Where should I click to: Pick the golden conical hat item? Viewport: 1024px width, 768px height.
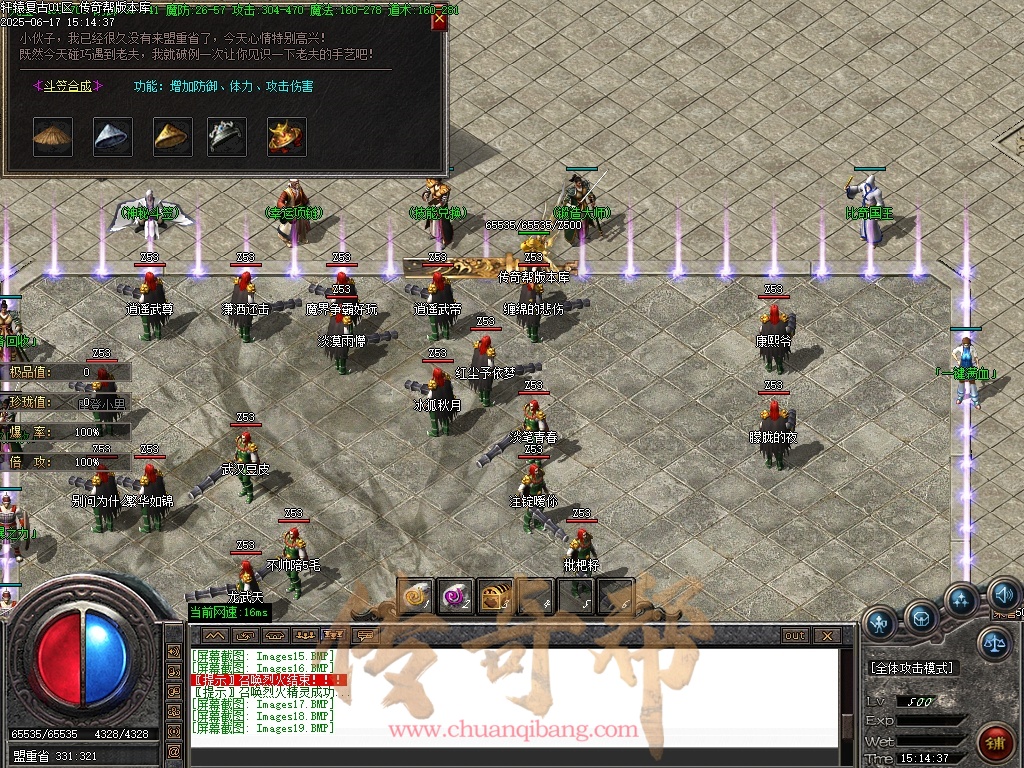(x=172, y=137)
